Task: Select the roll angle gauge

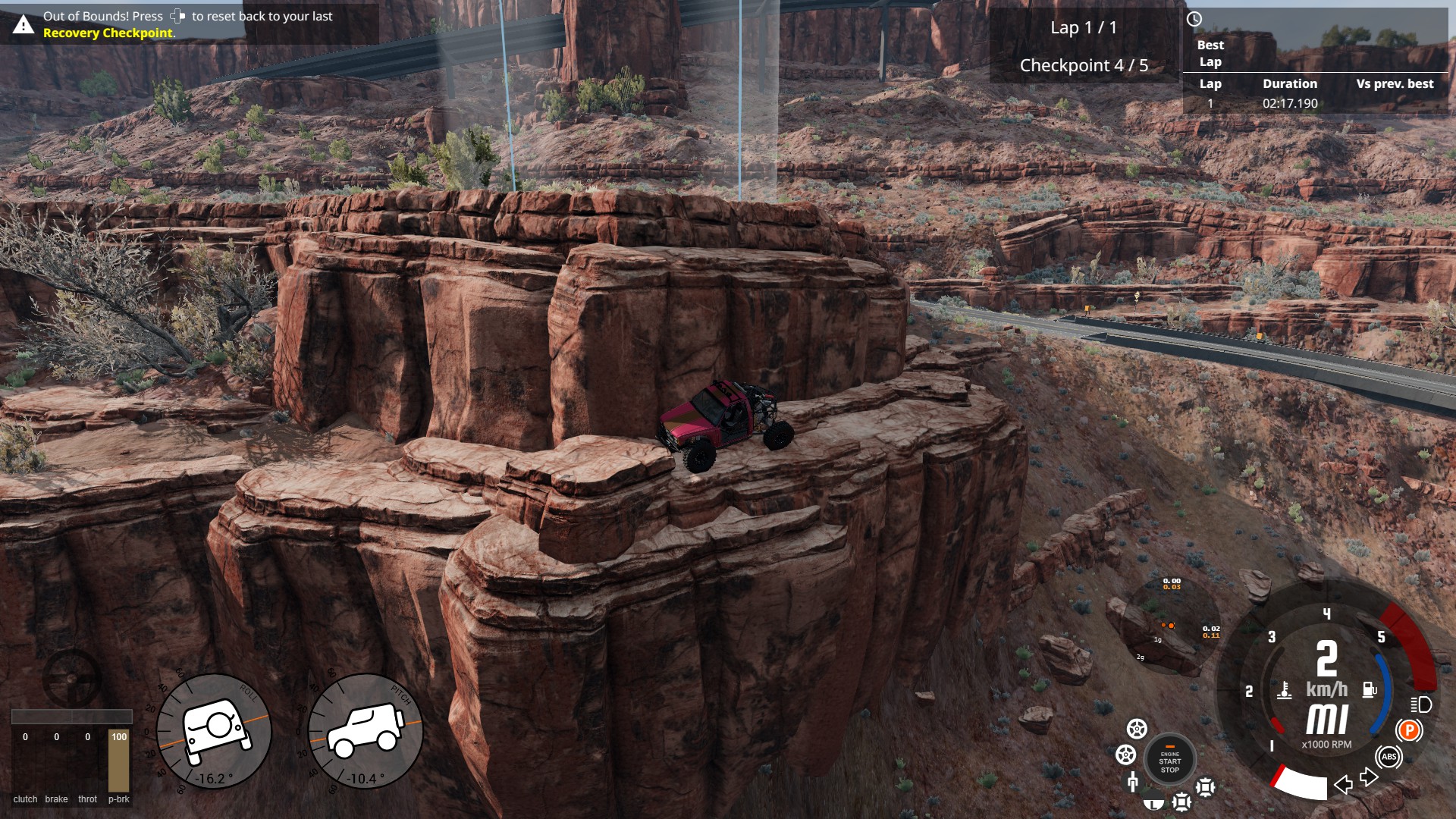Action: (x=214, y=731)
